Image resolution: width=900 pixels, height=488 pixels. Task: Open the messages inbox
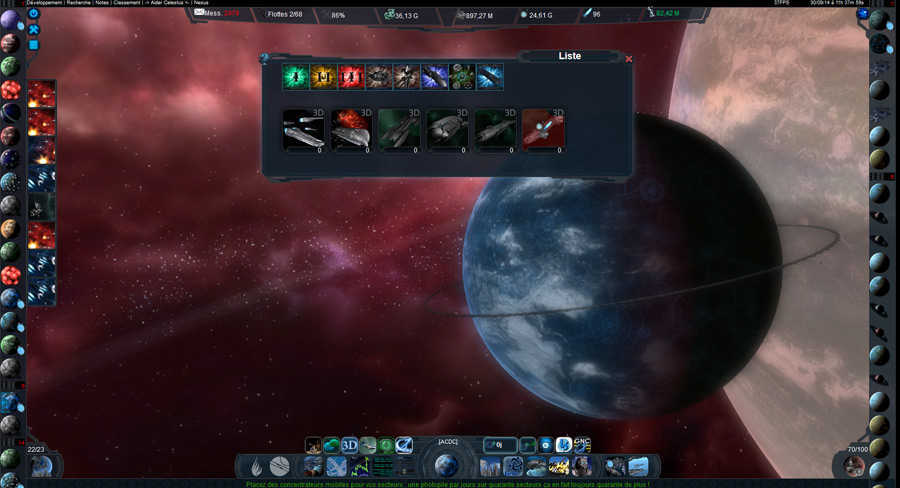pos(212,15)
